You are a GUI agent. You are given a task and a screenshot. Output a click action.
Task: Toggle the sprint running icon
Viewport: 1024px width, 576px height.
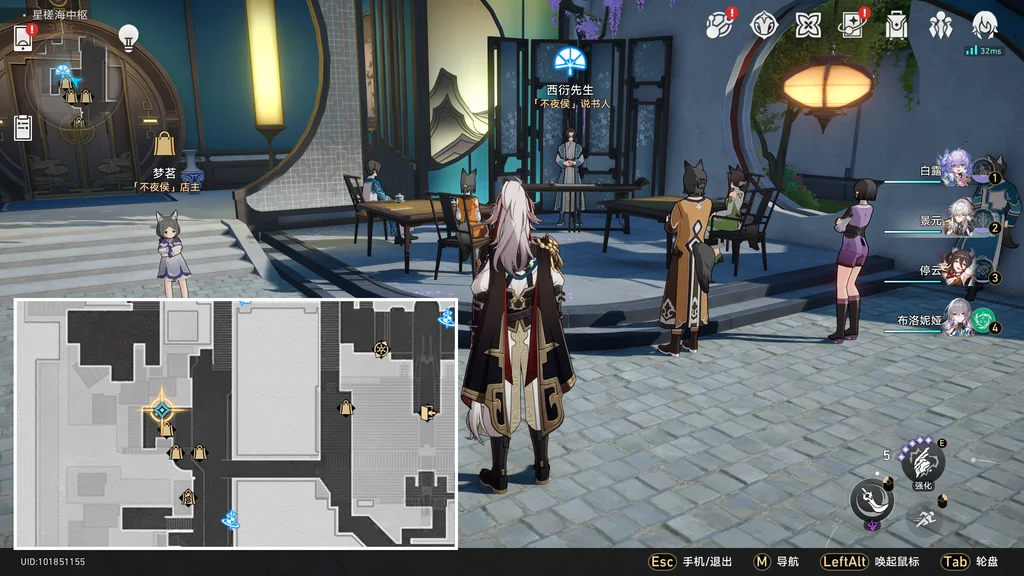(x=923, y=518)
